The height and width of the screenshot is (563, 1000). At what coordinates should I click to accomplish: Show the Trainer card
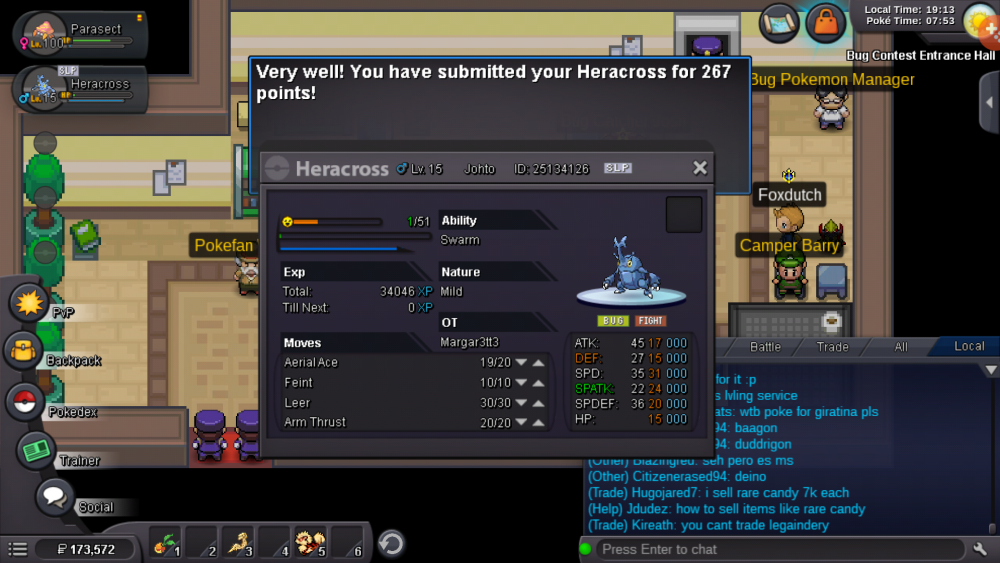click(x=37, y=450)
